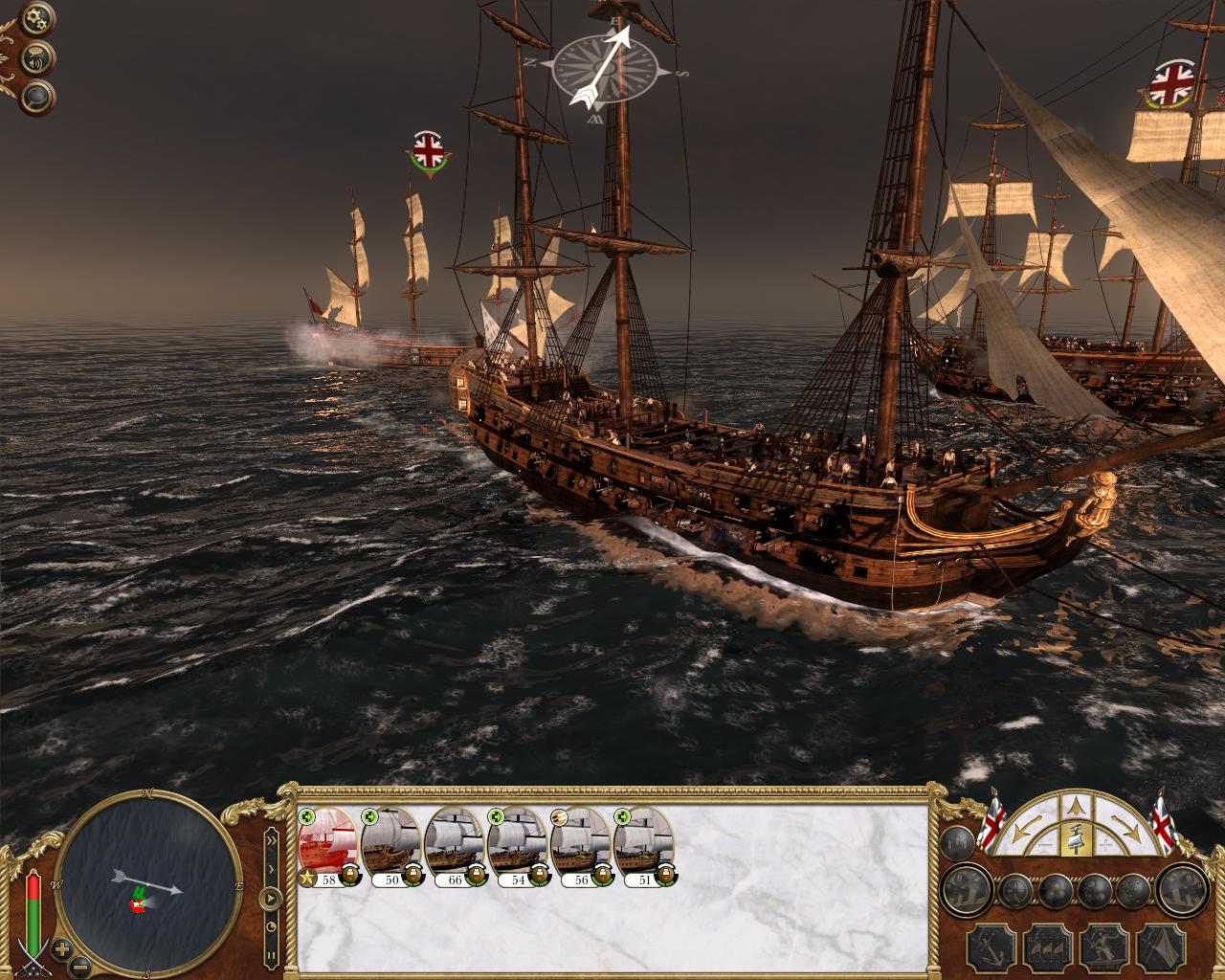Select the ship card showing 50 crew
The image size is (1225, 980).
(391, 842)
